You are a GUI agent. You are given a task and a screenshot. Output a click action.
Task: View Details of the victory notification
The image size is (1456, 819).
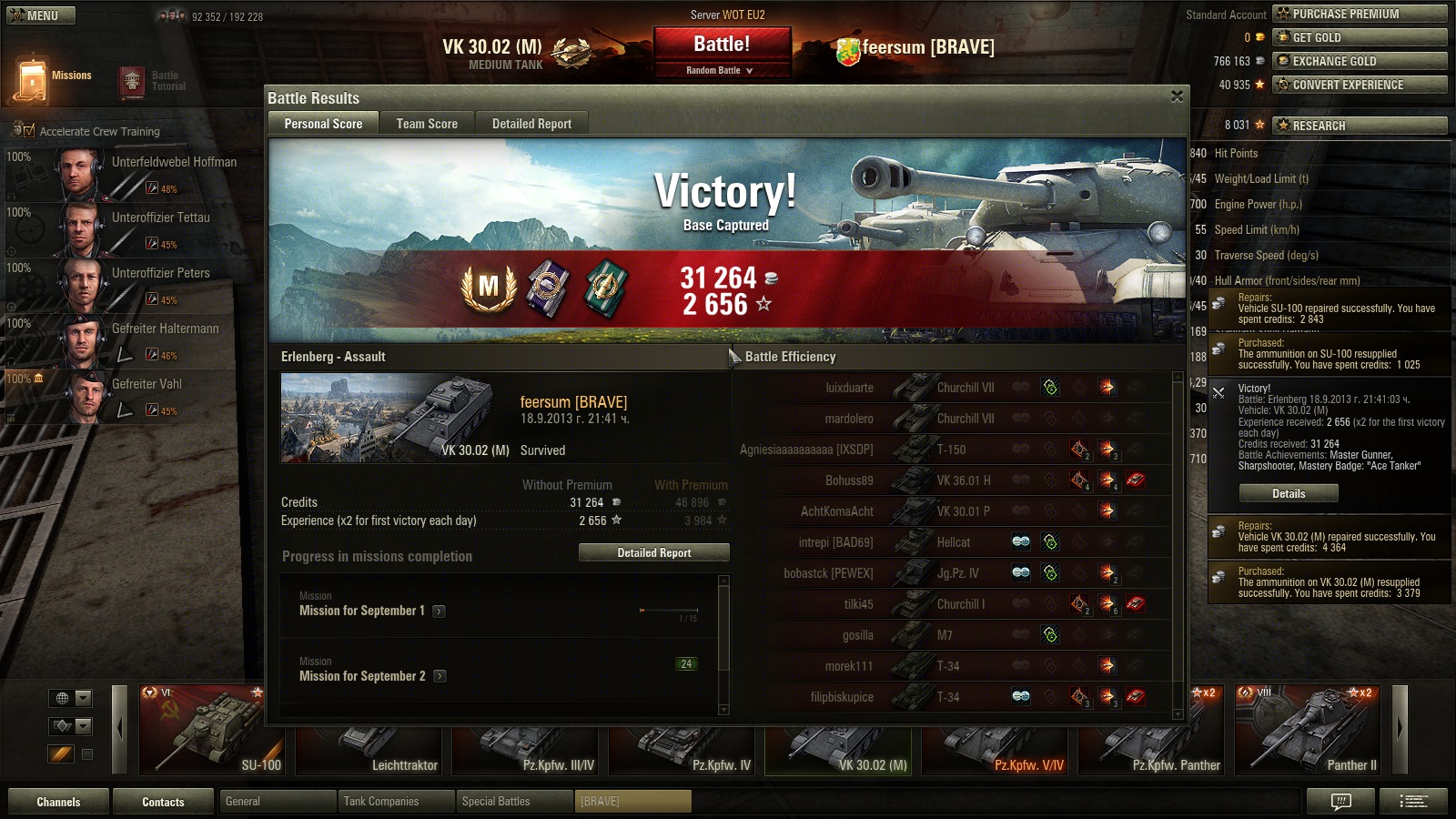click(x=1288, y=493)
